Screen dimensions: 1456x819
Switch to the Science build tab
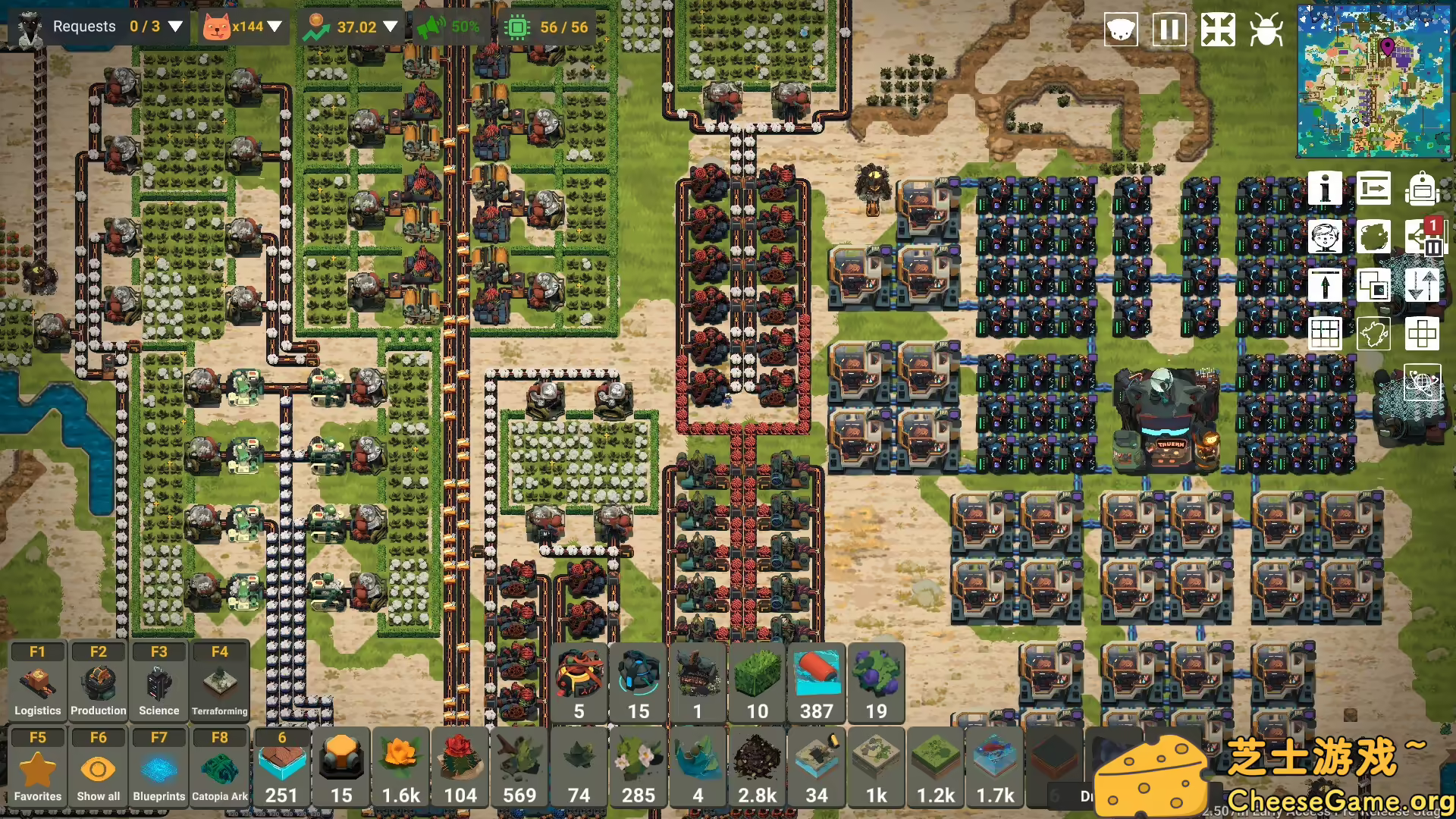pyautogui.click(x=158, y=680)
